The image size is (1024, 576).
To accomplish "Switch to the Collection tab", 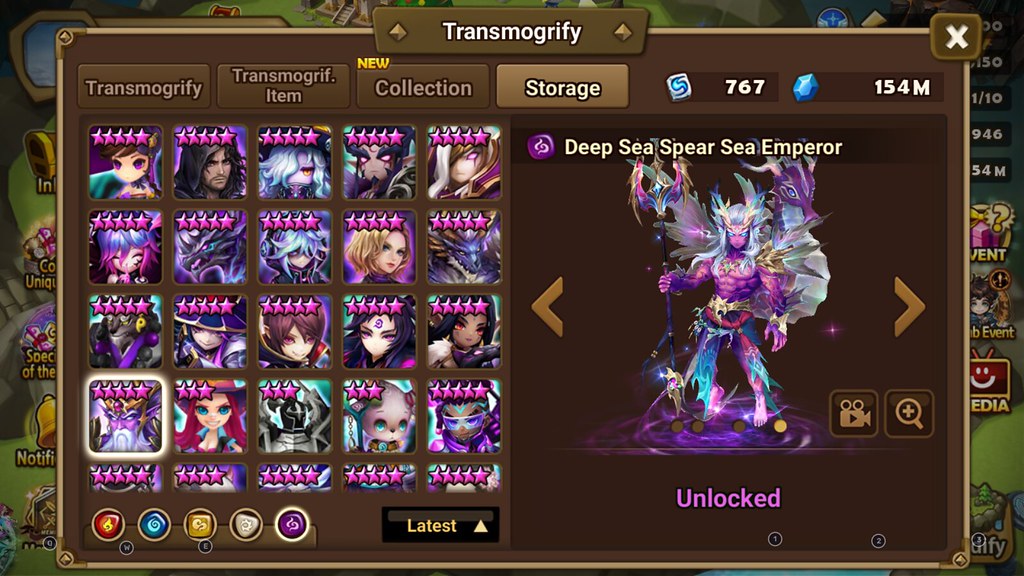I will 423,87.
